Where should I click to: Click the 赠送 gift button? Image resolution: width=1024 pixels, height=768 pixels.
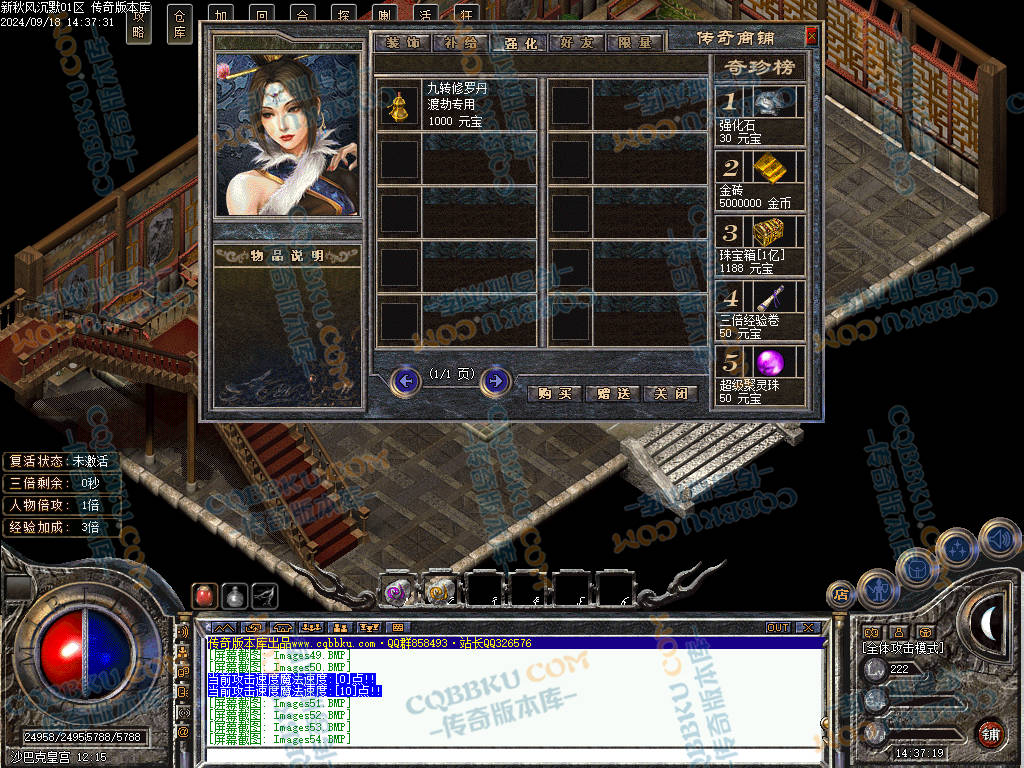(612, 393)
